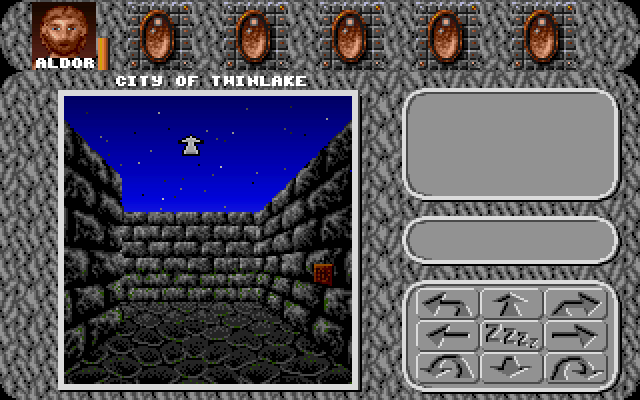Viewport: 640px width, 400px height.
Task: Click the left U-turn arrow button
Action: 446,366
